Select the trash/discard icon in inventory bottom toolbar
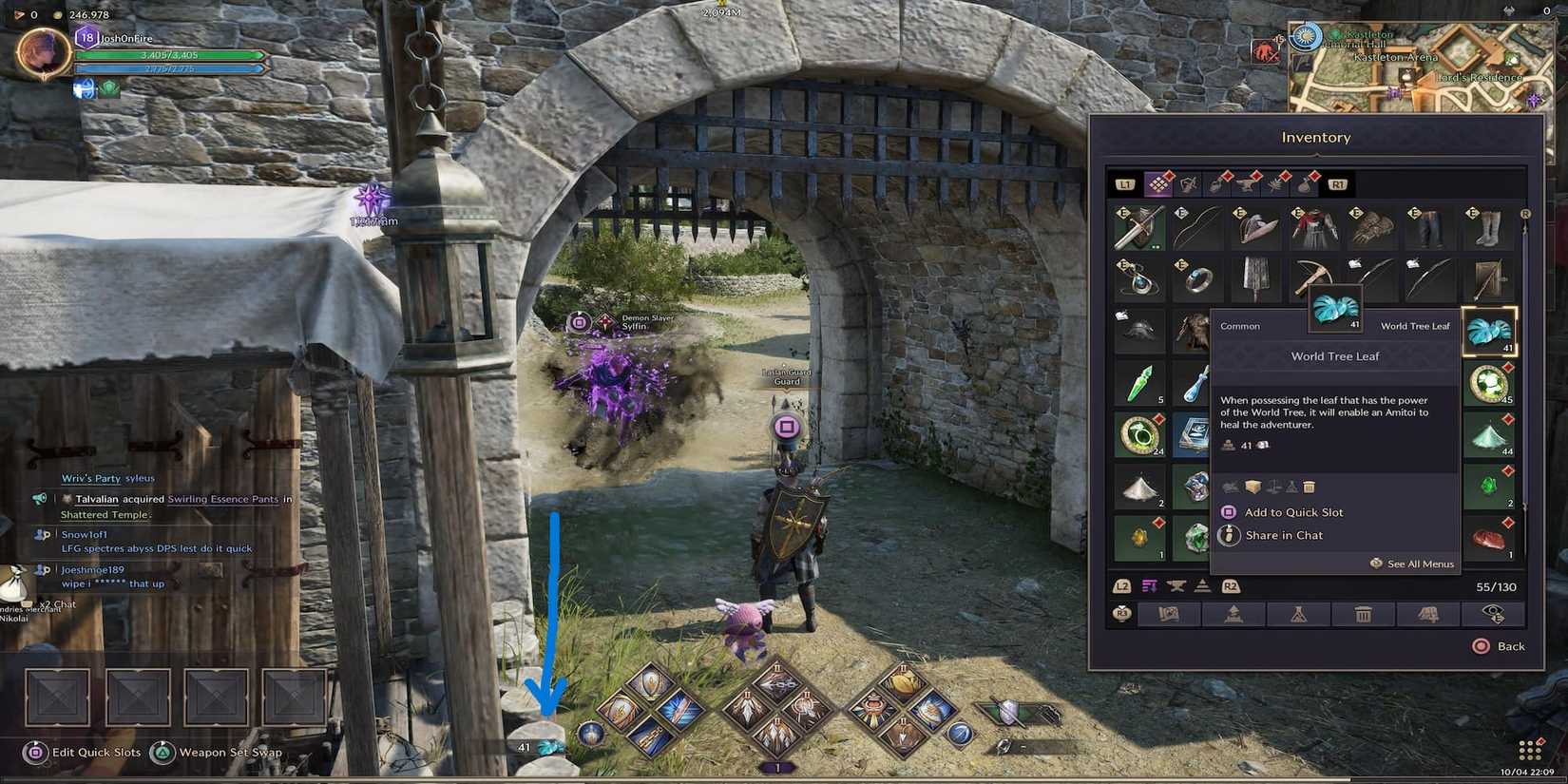Screen dimensions: 1568x784 point(1365,615)
